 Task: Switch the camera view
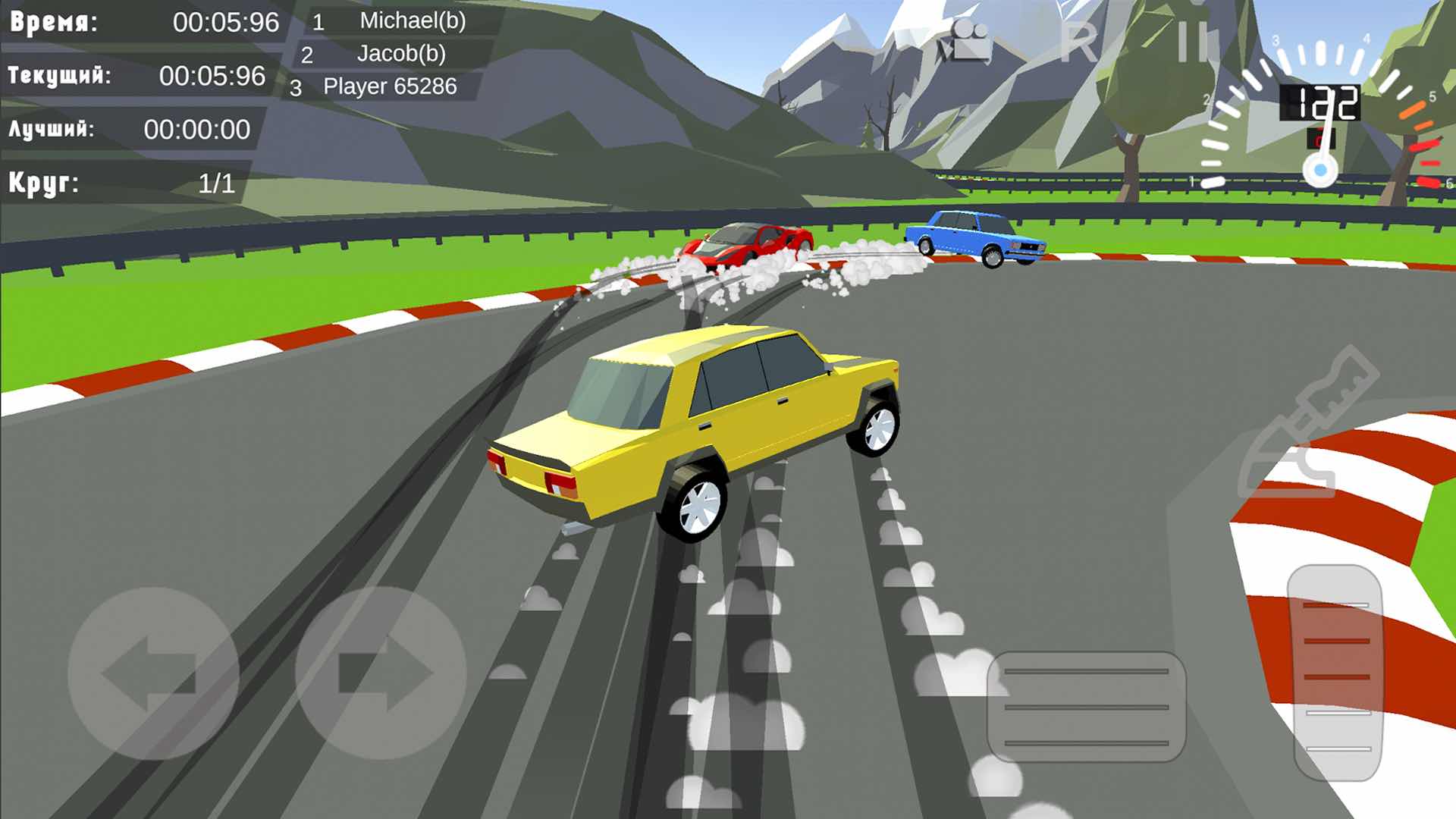point(965,41)
